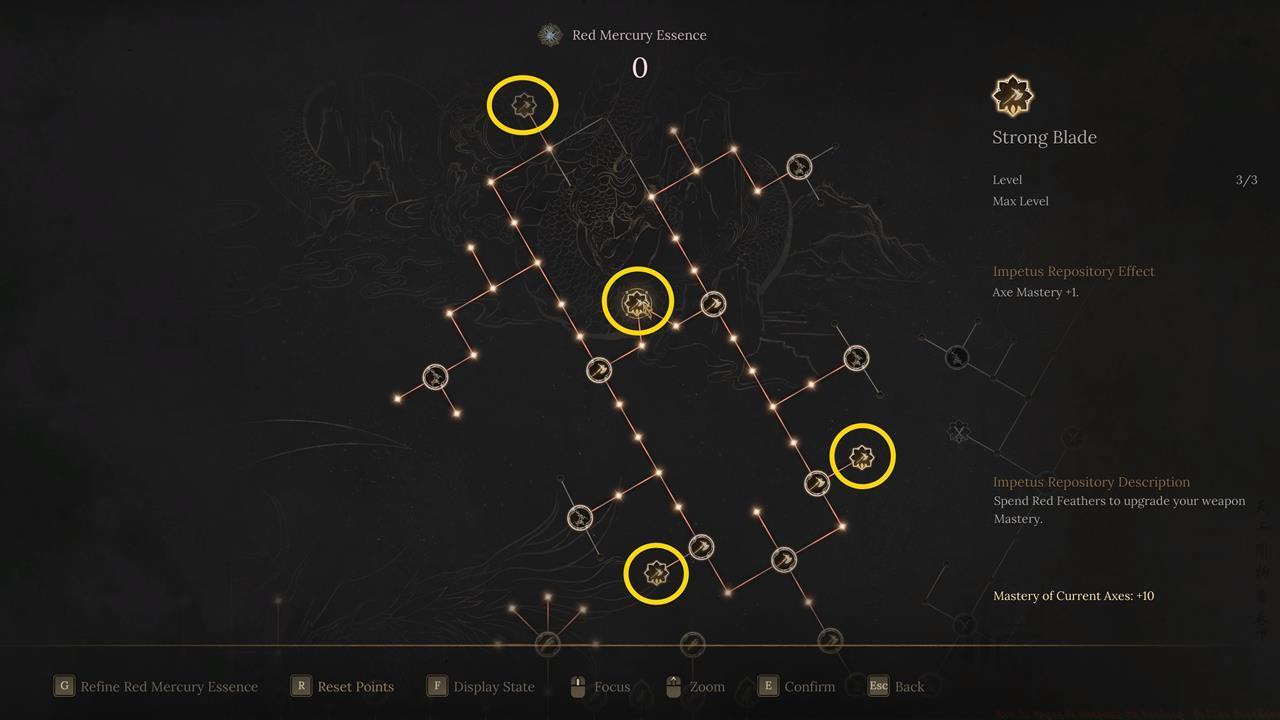Click the axe node left of the bottom circle
1280x720 pixels.
(578, 517)
